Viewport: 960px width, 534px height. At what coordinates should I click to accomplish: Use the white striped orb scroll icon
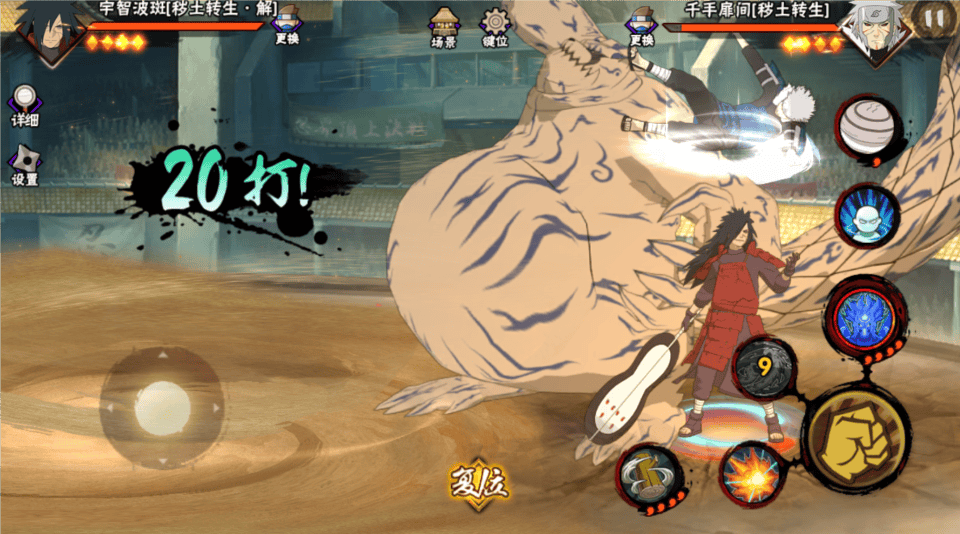point(866,127)
